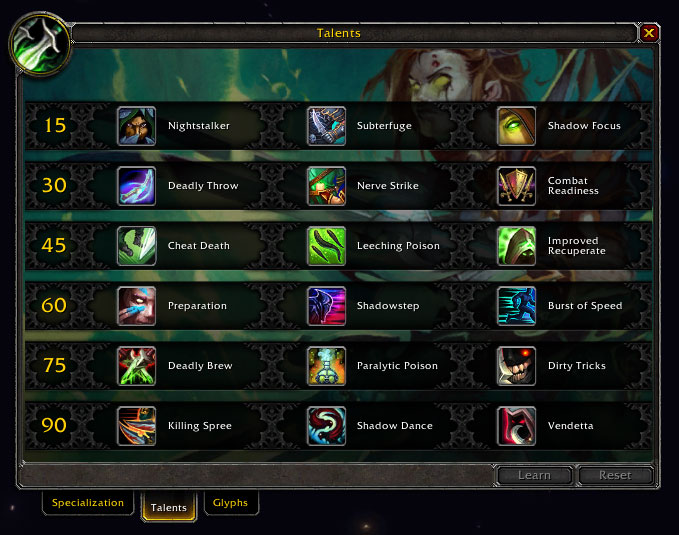Select the Shadow Dance talent
The height and width of the screenshot is (535, 679).
(326, 426)
